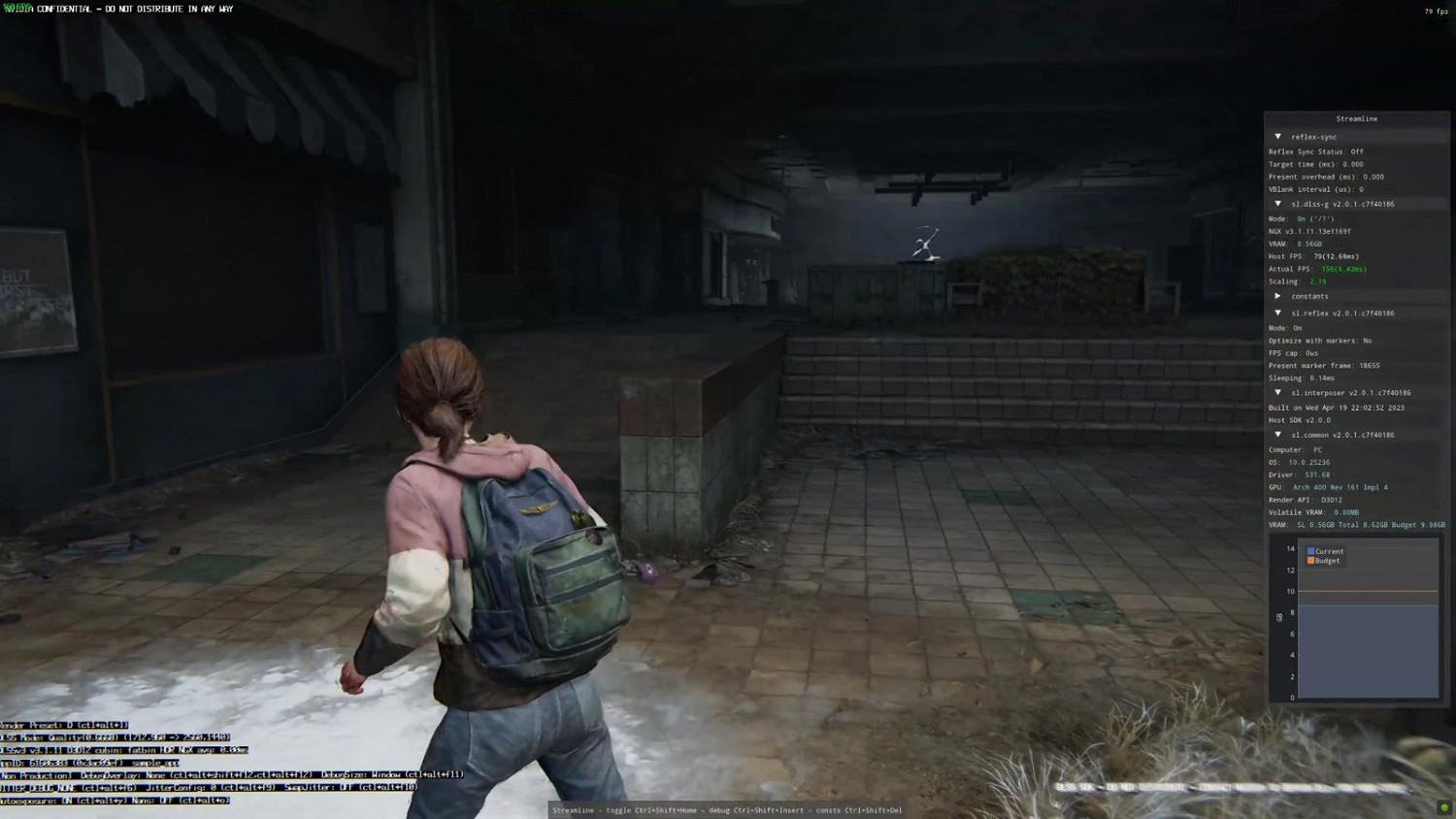1456x819 pixels.
Task: Collapse the sl.reflex section
Action: tap(1278, 312)
